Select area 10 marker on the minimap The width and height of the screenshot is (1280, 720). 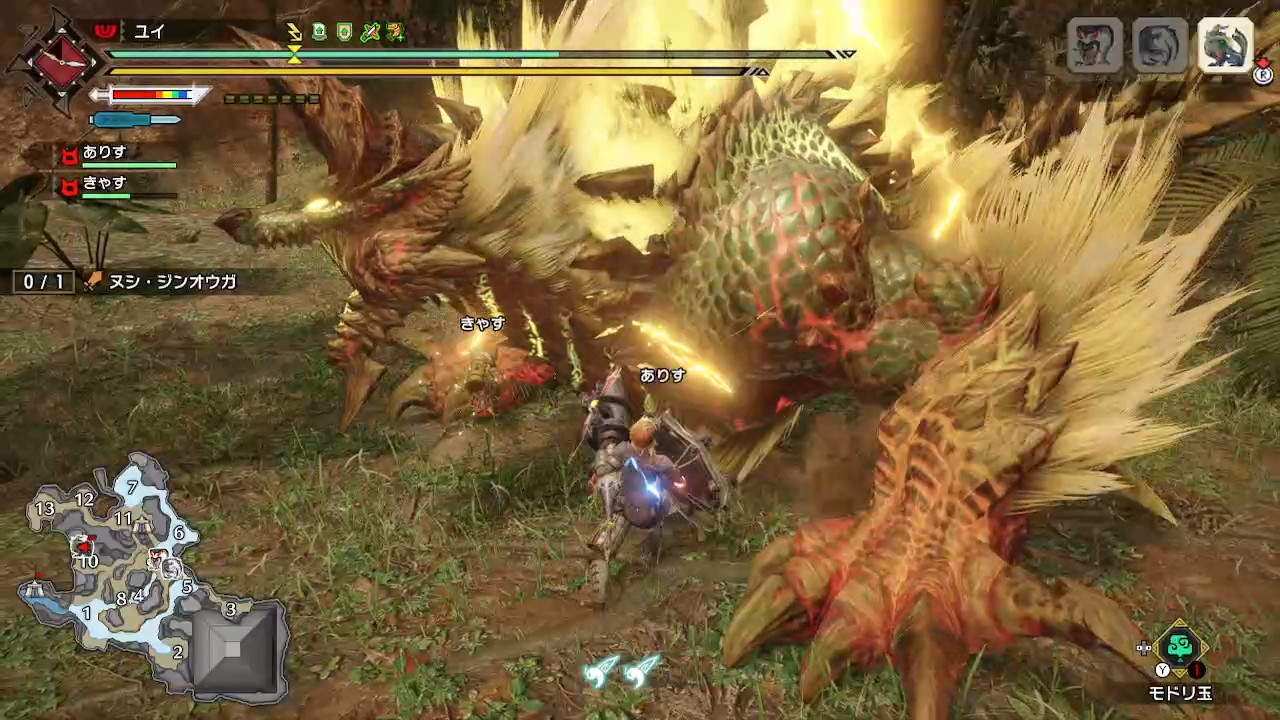pyautogui.click(x=90, y=562)
